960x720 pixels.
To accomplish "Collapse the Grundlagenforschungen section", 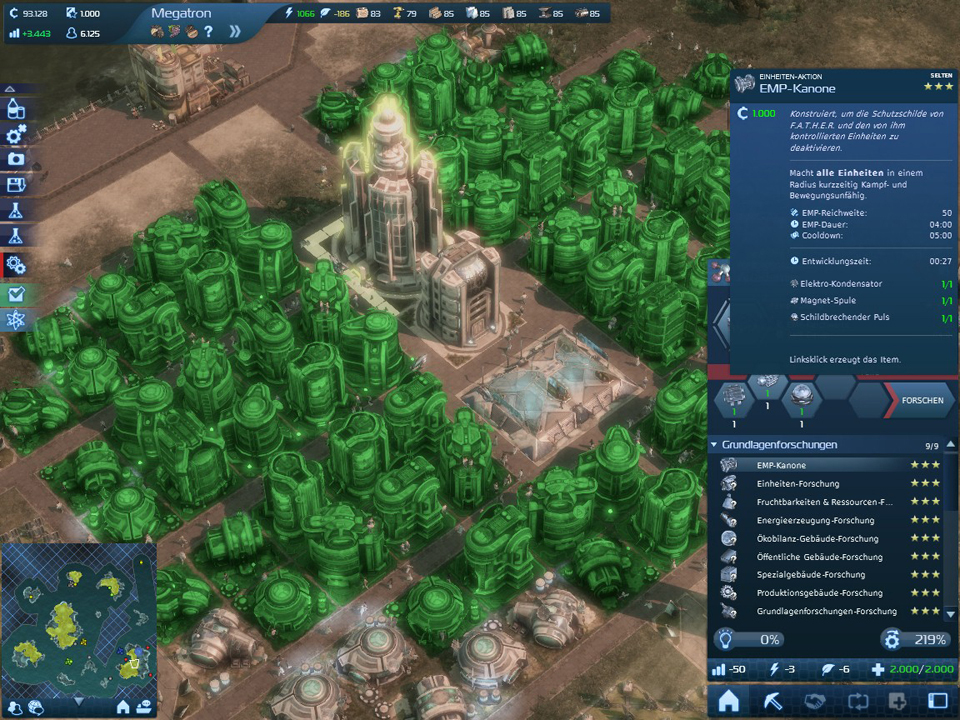I will [x=714, y=445].
